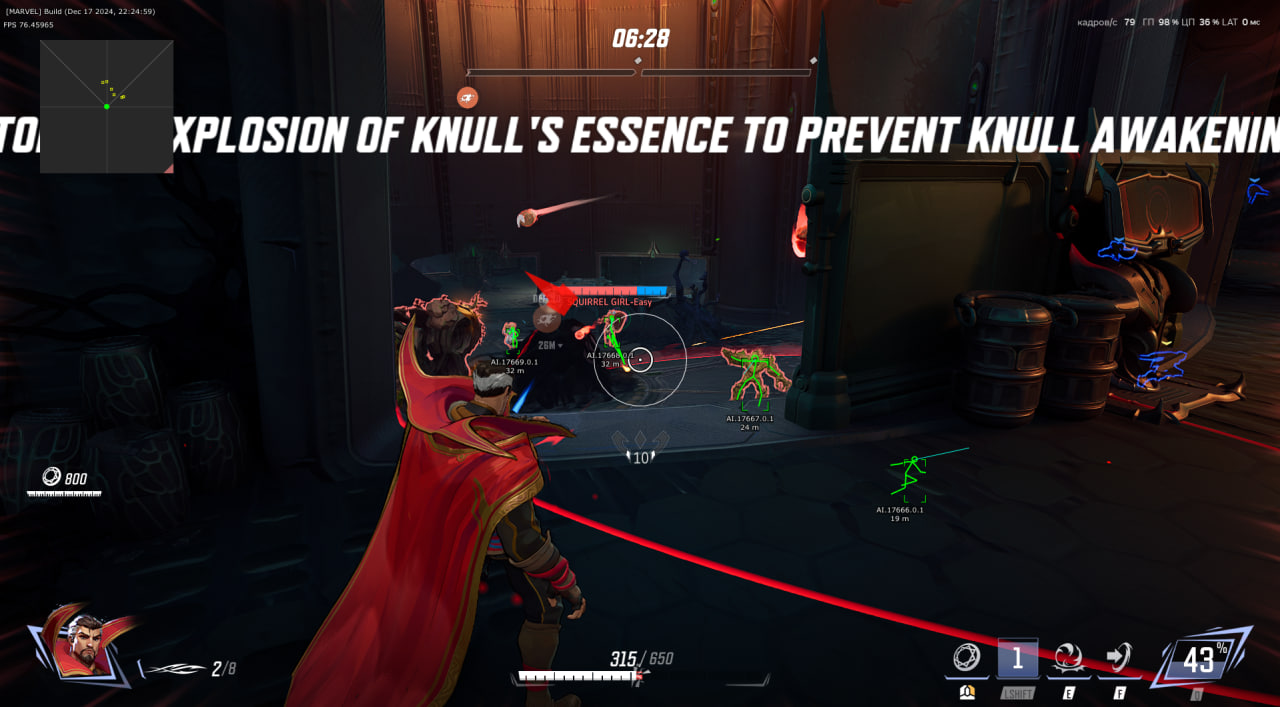Click the minimap radar panel
1280x707 pixels.
106,107
